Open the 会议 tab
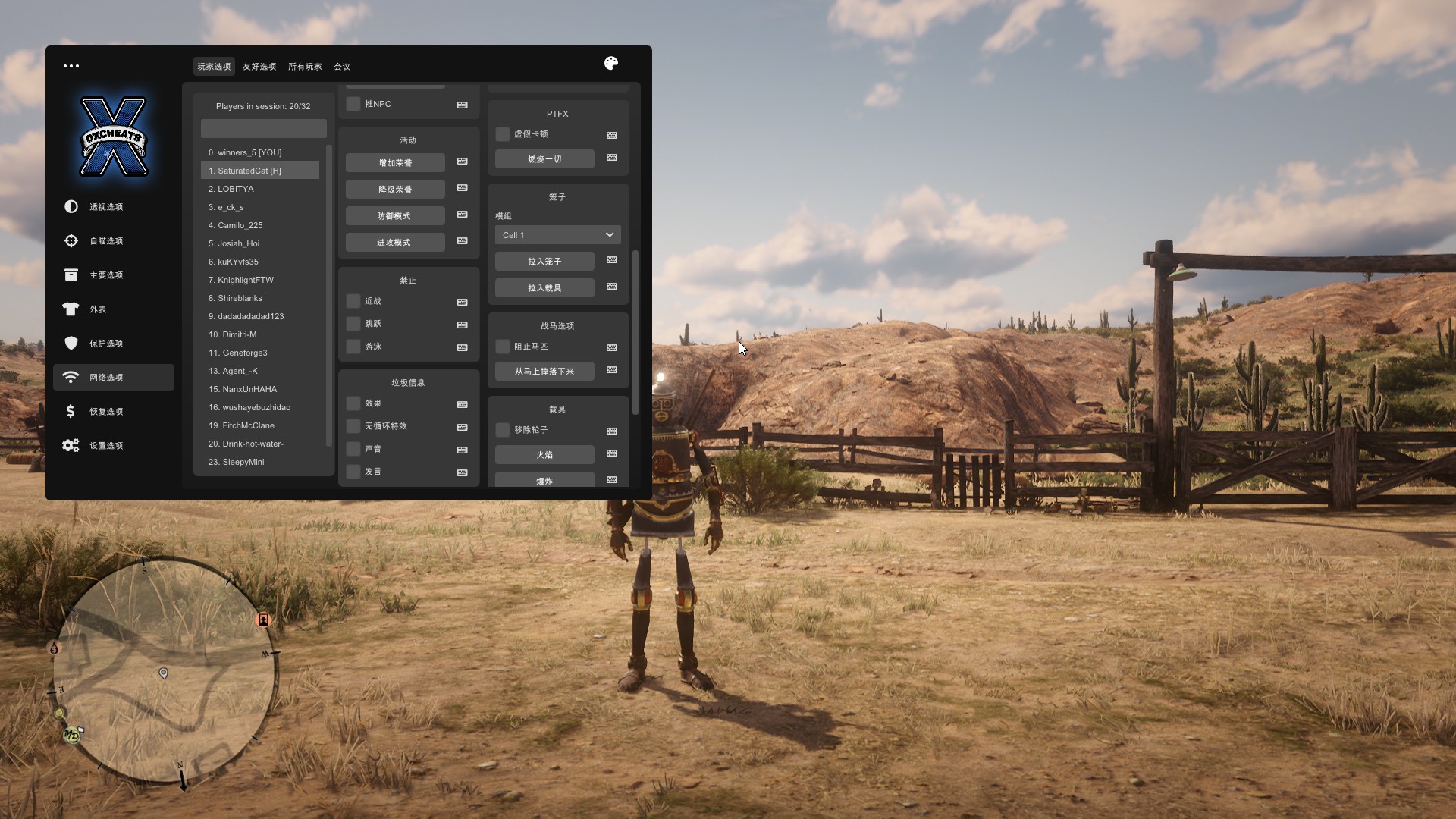 (x=342, y=67)
